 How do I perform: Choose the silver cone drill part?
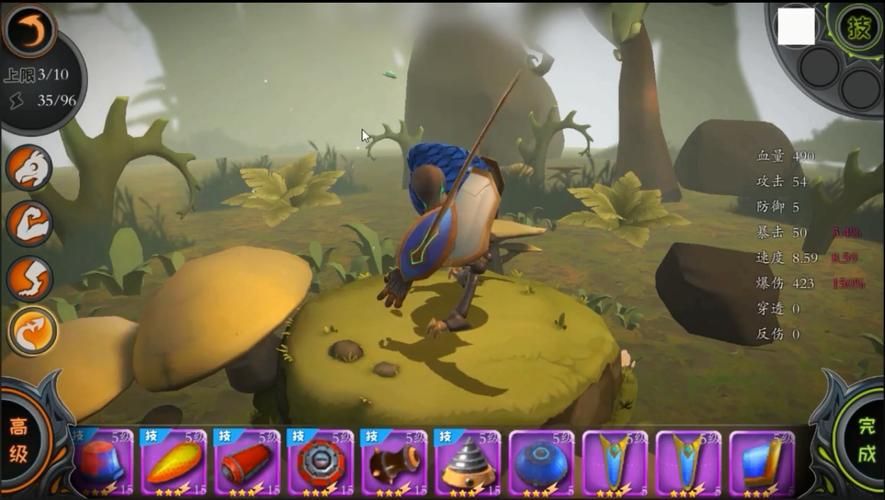click(x=468, y=462)
